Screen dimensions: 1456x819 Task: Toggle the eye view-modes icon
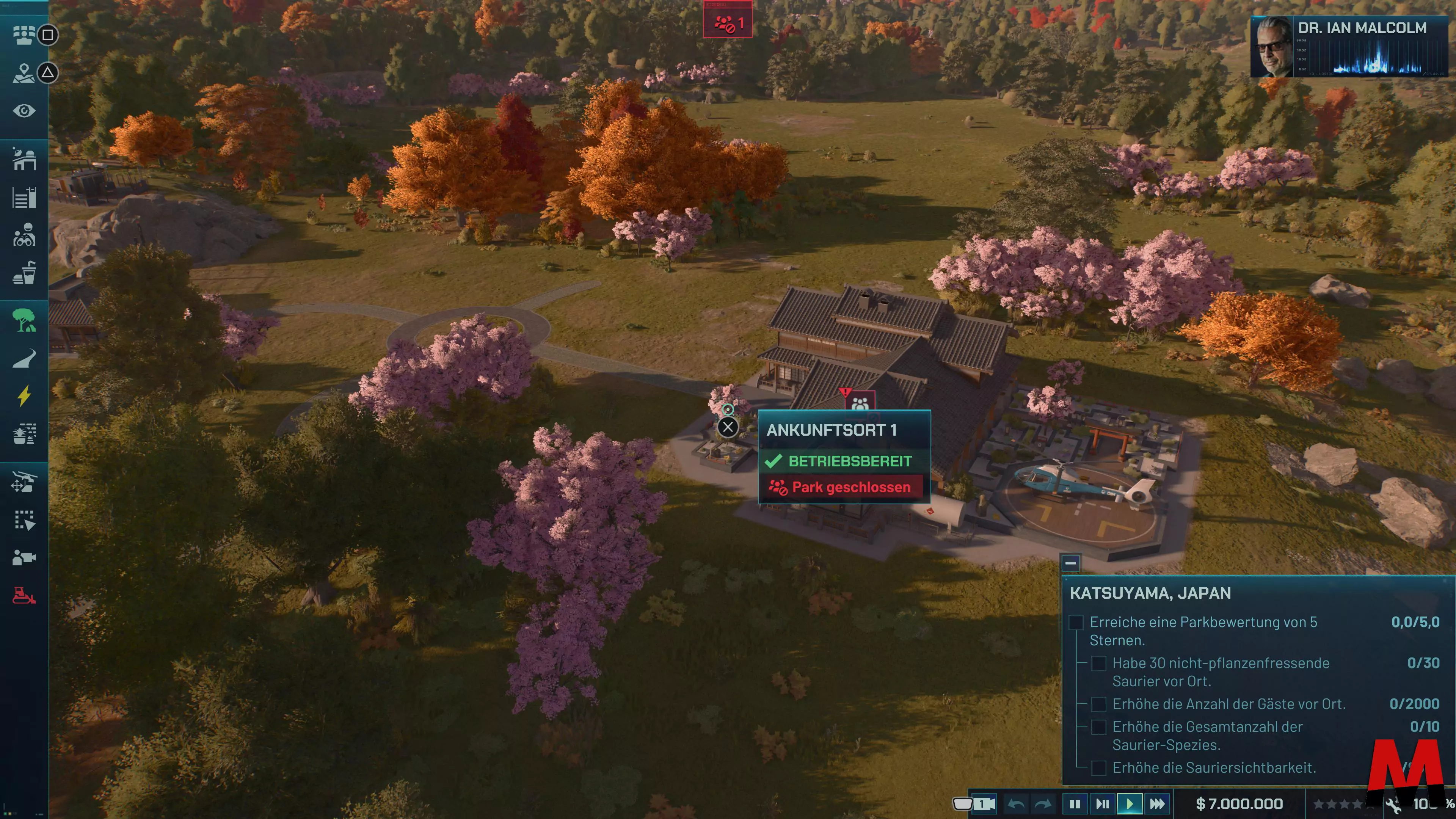[x=24, y=111]
